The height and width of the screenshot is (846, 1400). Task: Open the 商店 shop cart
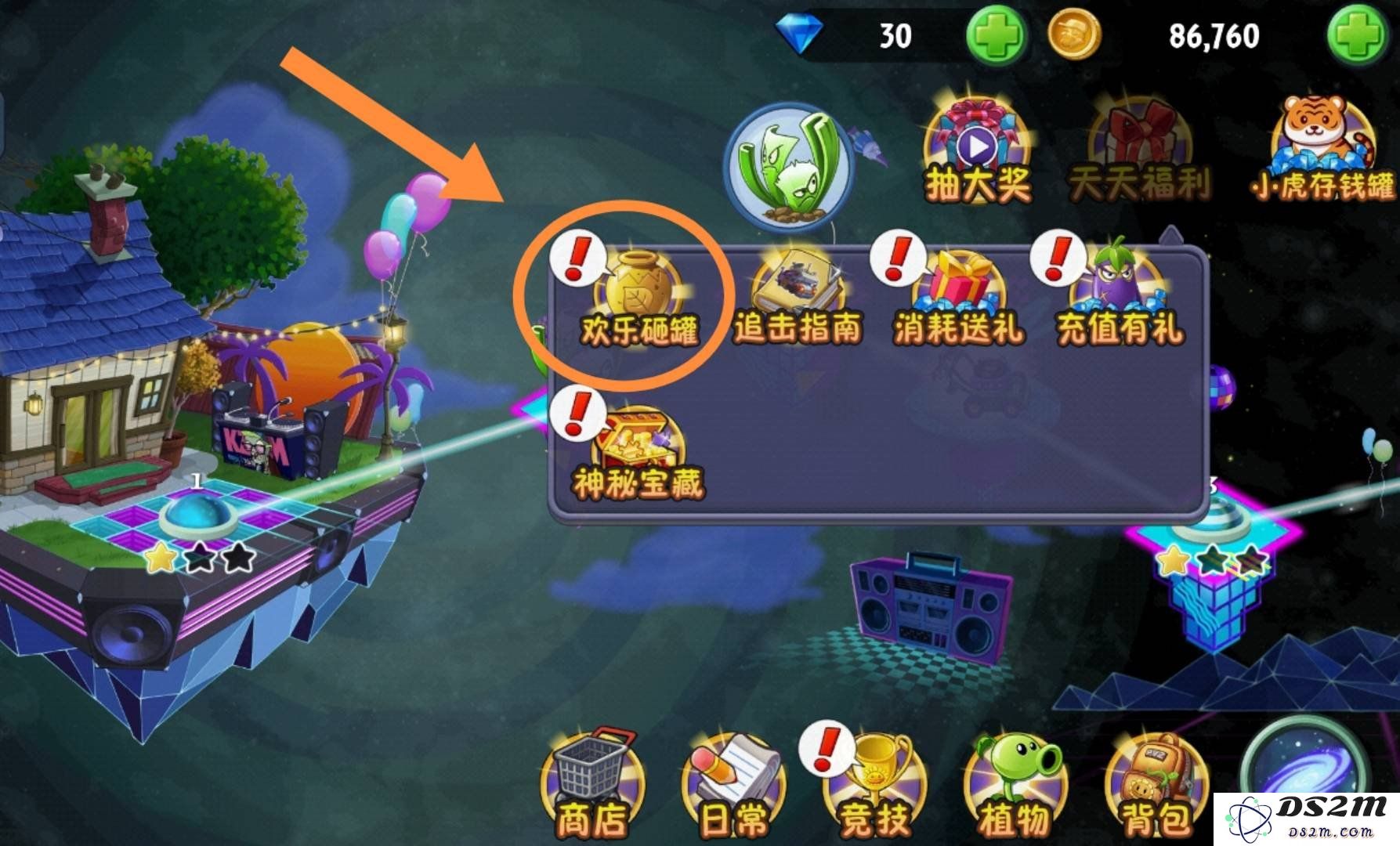591,783
